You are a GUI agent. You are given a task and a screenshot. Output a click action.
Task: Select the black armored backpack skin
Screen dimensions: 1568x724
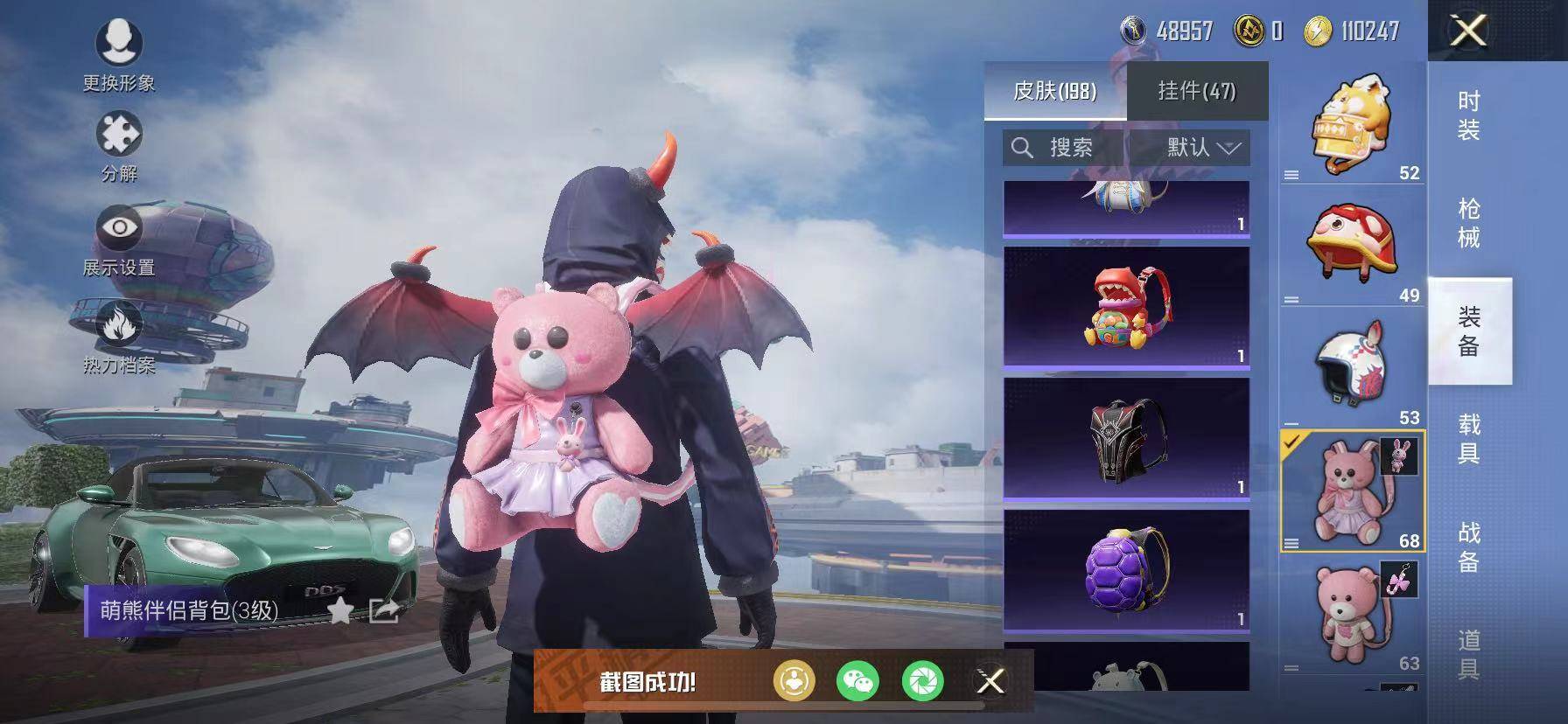(x=1126, y=439)
